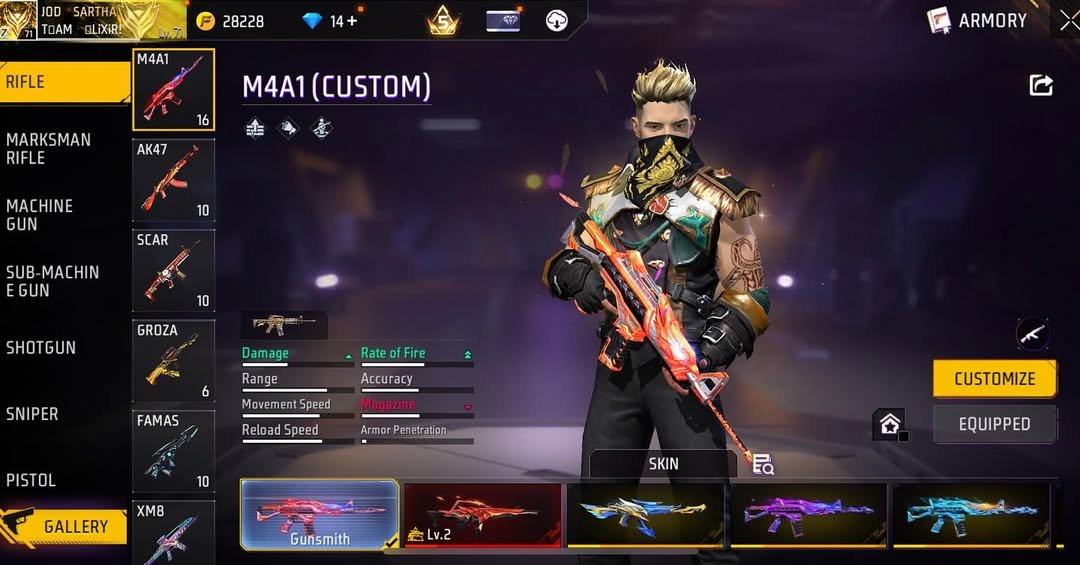The image size is (1080, 565).
Task: Click the Customize button
Action: point(994,379)
